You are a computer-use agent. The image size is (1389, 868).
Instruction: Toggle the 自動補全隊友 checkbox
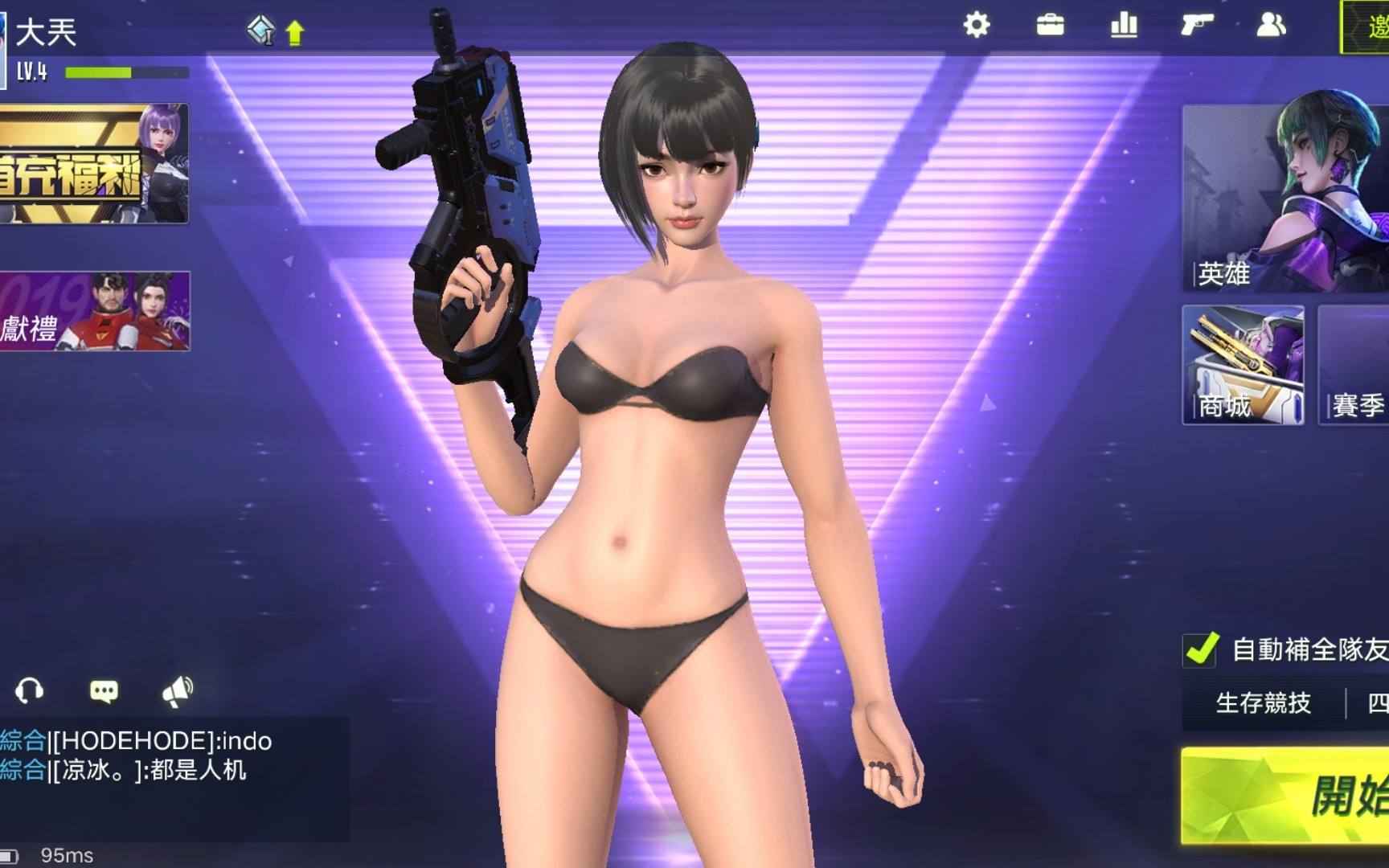(1201, 649)
